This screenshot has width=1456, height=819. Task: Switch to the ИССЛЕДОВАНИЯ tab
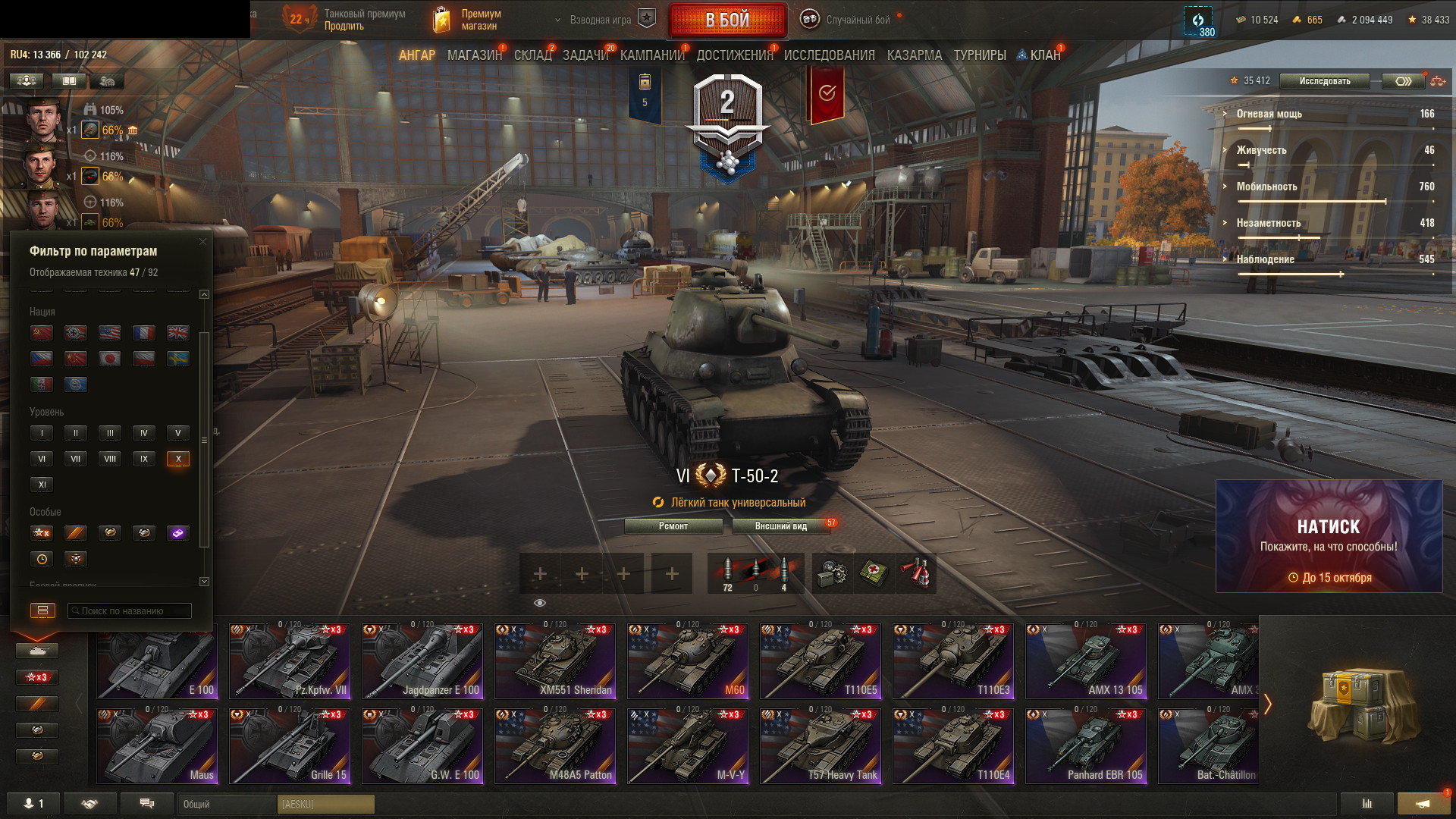pos(829,55)
